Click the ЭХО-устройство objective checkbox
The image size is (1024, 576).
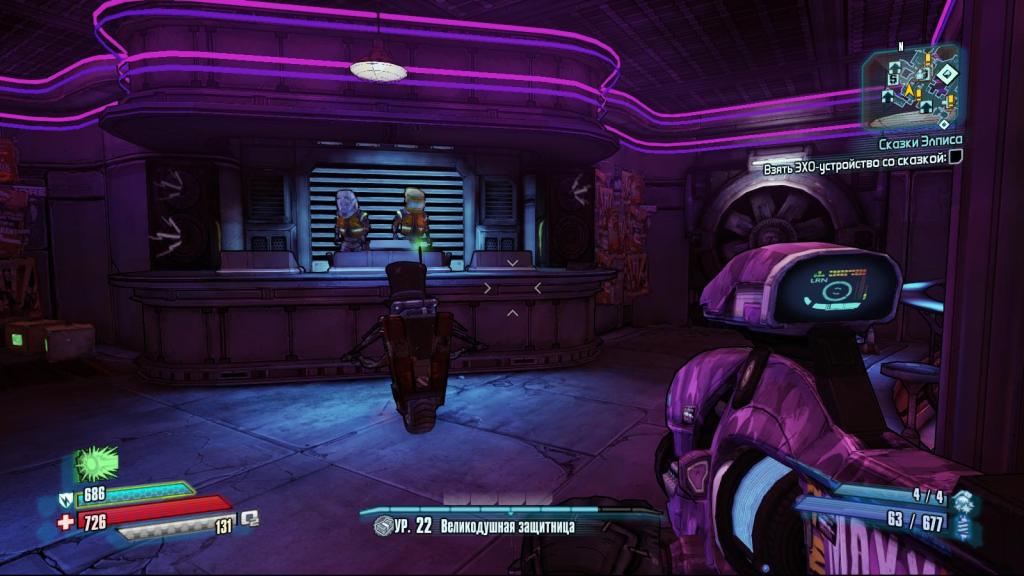pos(955,157)
